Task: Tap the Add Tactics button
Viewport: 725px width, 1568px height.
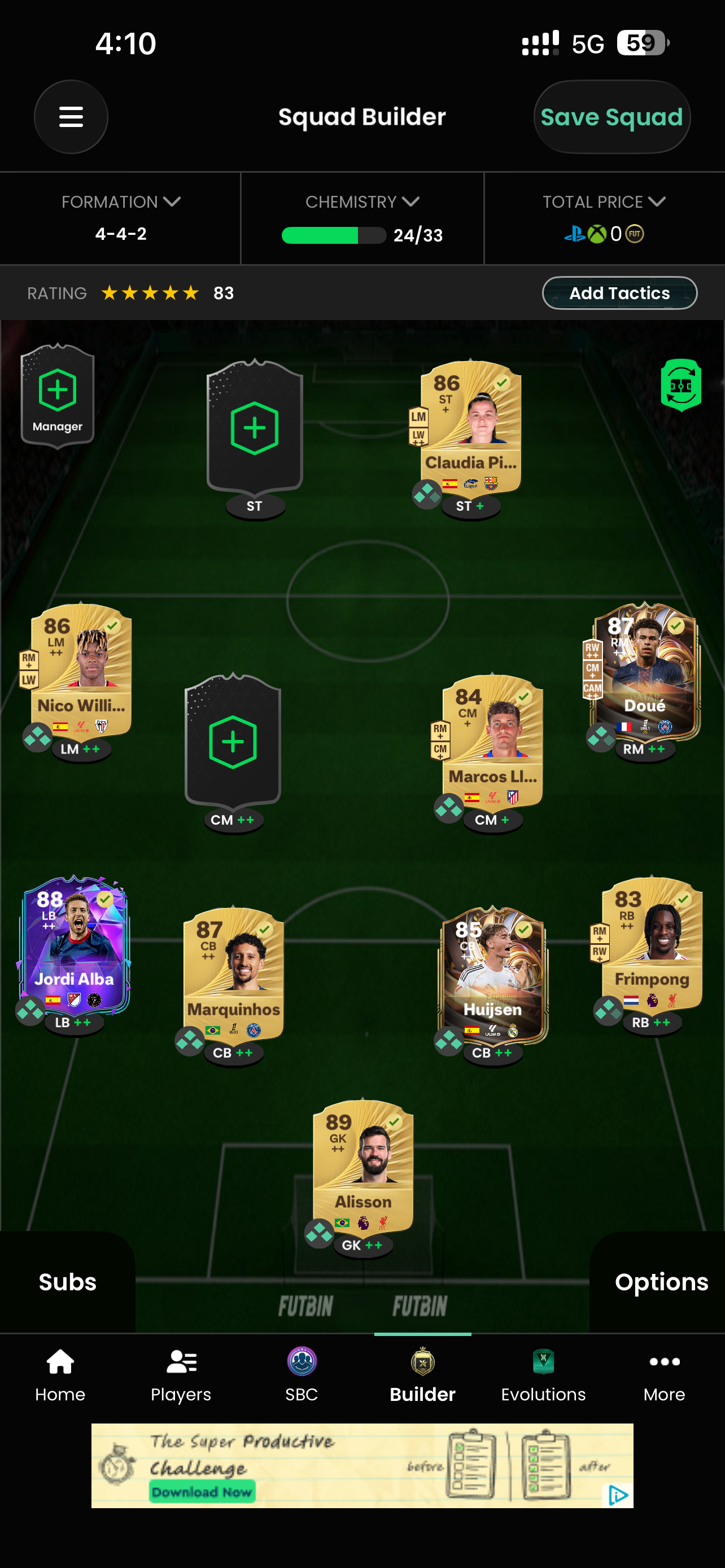Action: [619, 293]
